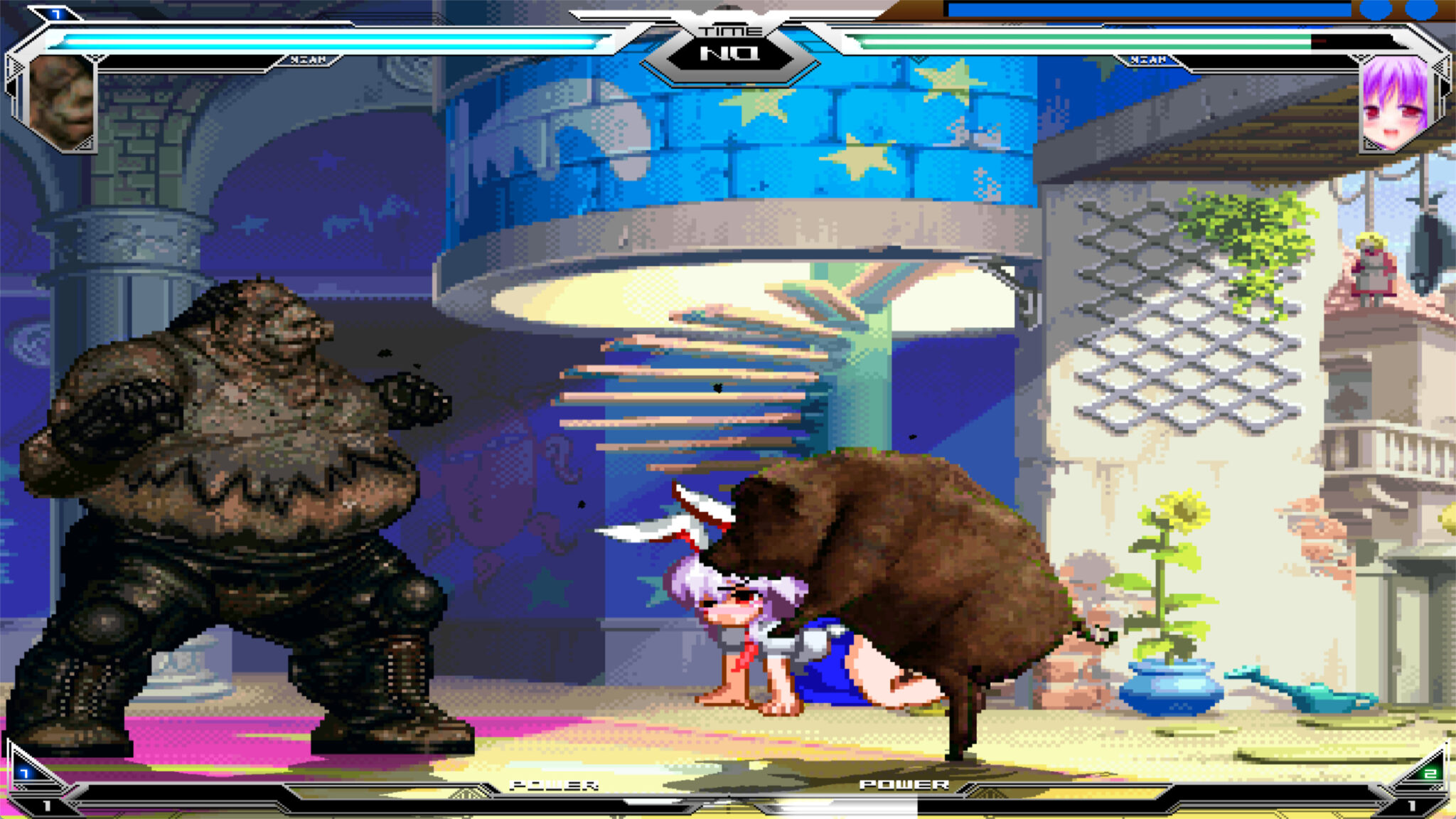The width and height of the screenshot is (1456, 819).
Task: Click Player 1 cyan health bar
Action: click(320, 41)
